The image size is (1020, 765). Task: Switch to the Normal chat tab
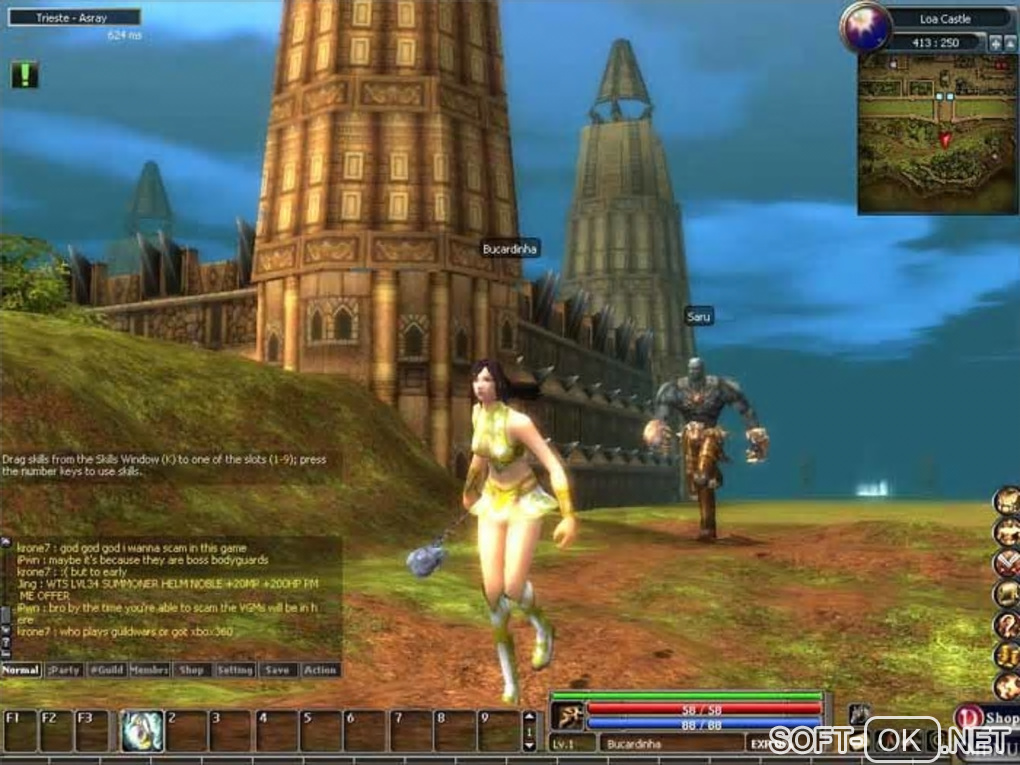pyautogui.click(x=21, y=670)
